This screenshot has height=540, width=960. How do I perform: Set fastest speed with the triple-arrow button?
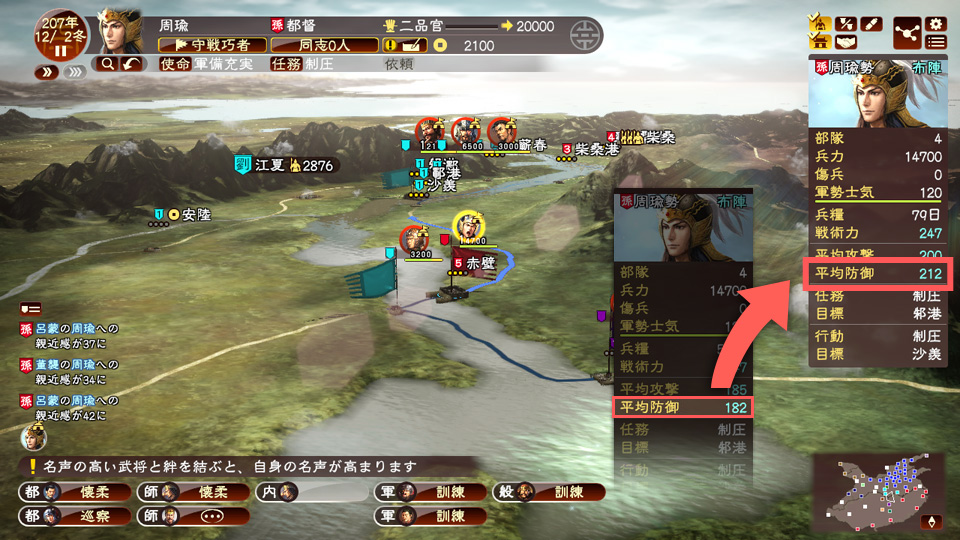(x=72, y=72)
